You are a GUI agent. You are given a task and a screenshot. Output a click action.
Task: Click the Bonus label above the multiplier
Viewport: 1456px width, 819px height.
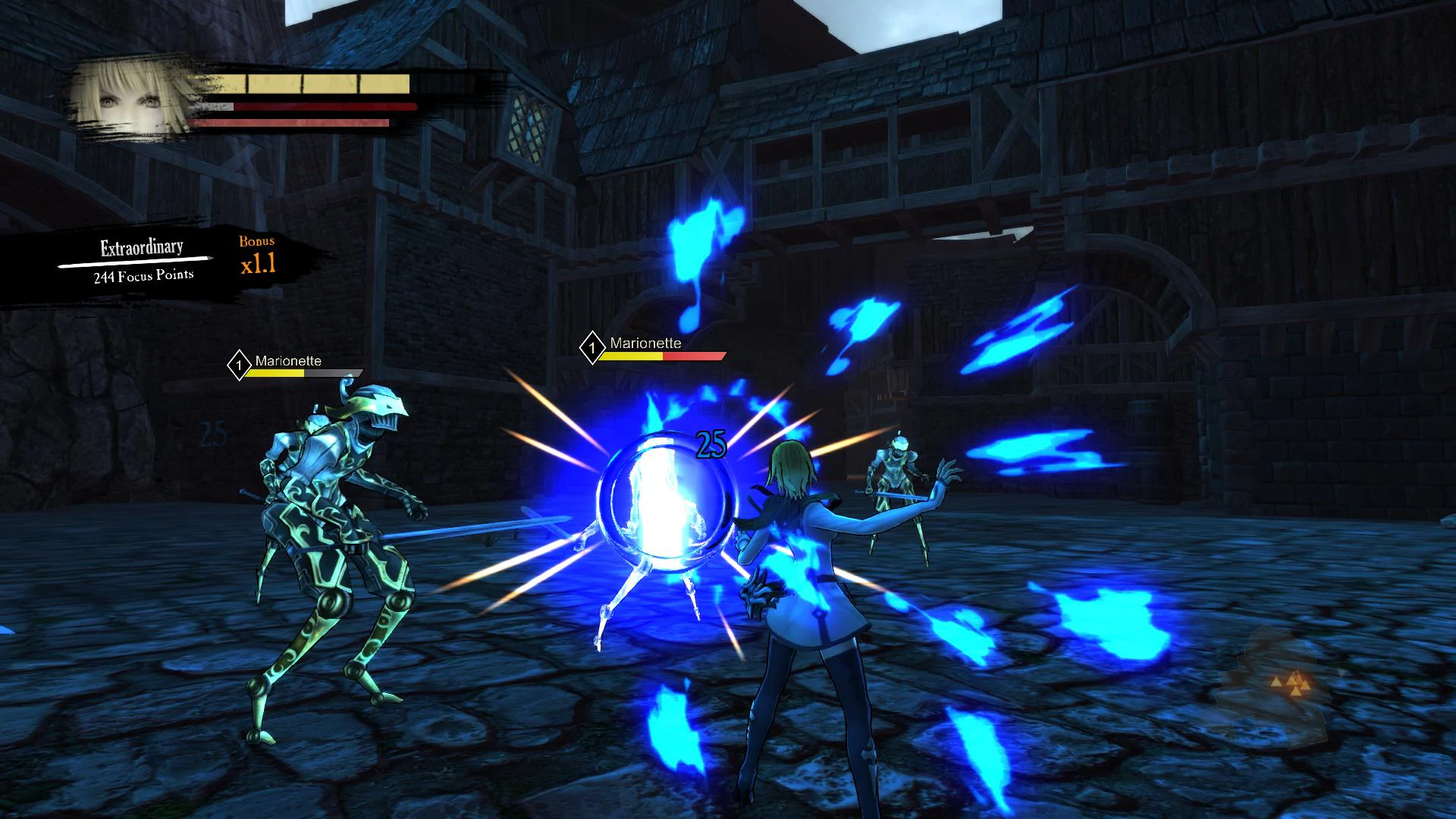[x=257, y=243]
